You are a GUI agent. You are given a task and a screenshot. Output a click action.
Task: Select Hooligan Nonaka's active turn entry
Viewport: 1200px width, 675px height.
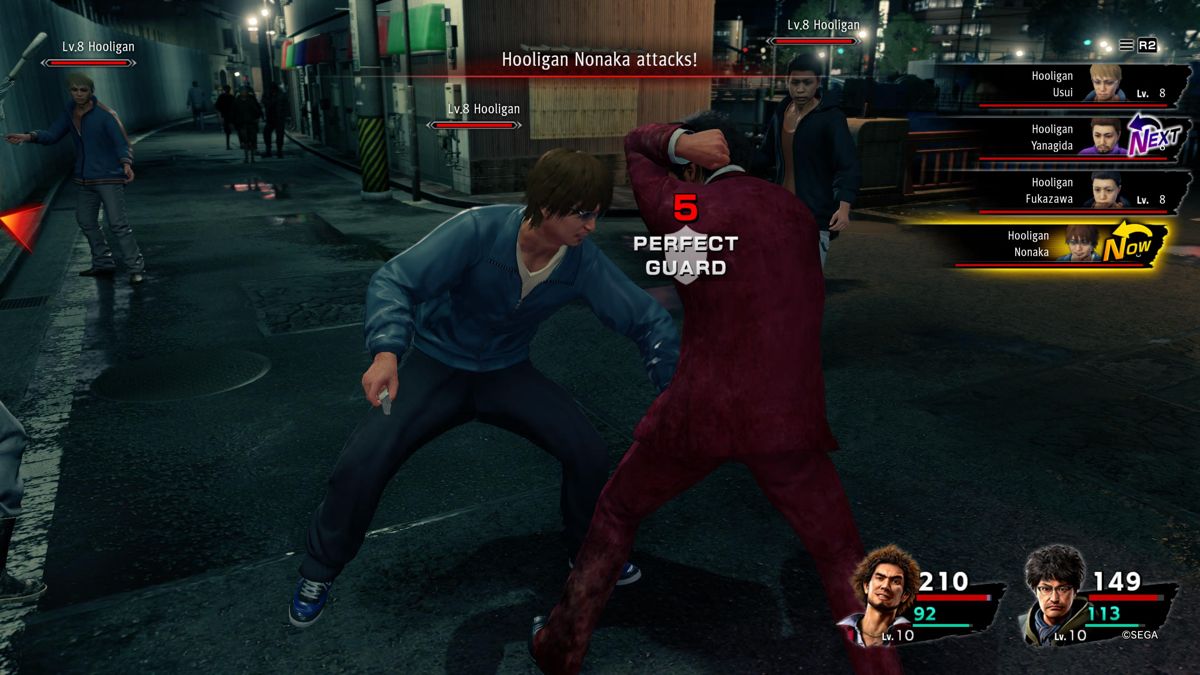[x=1060, y=244]
